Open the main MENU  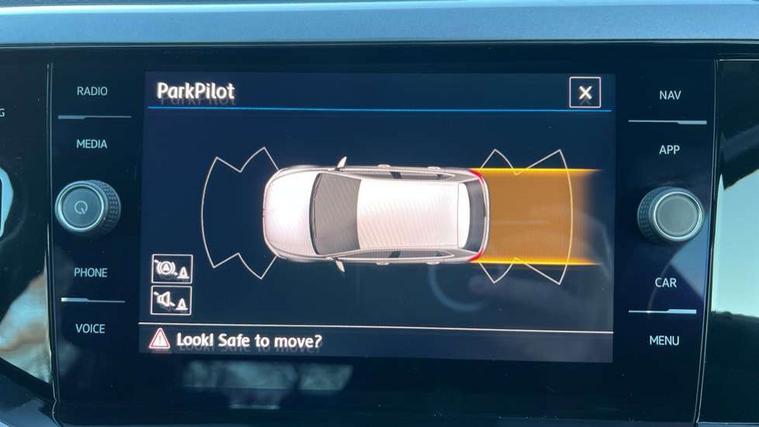(x=664, y=340)
